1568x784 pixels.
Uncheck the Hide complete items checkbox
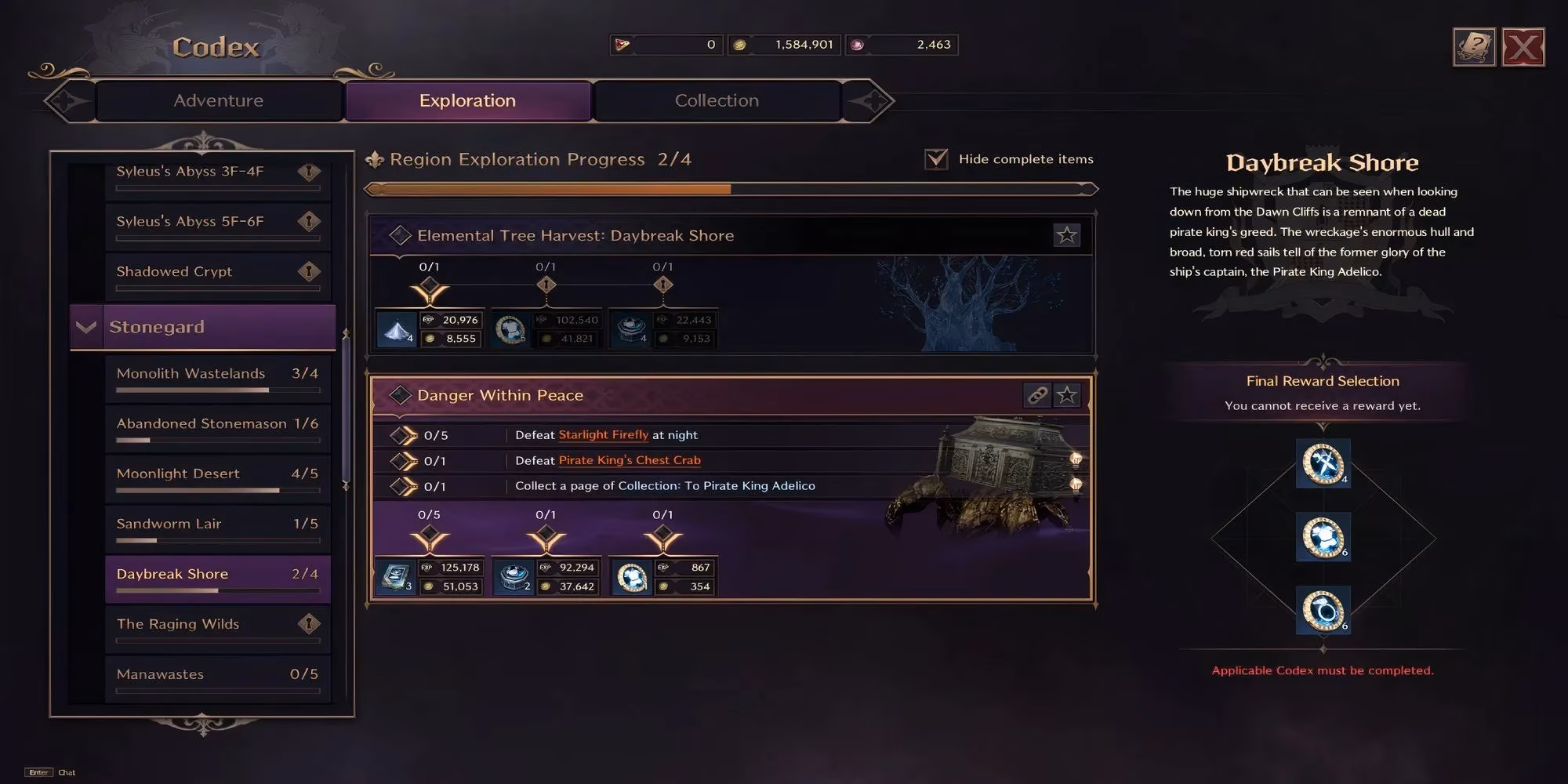[x=935, y=158]
